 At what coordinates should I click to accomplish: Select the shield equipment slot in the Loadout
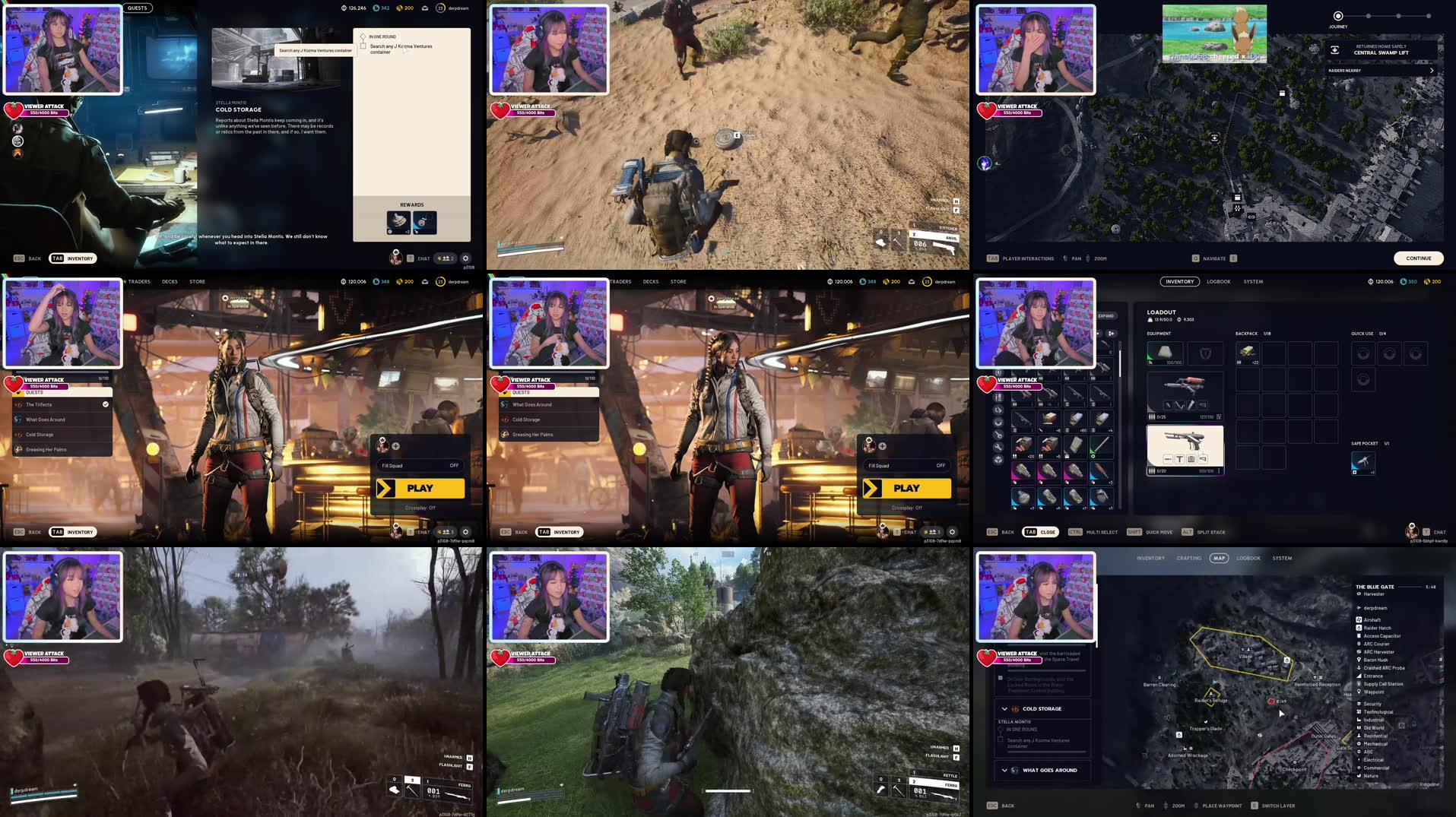click(1207, 353)
